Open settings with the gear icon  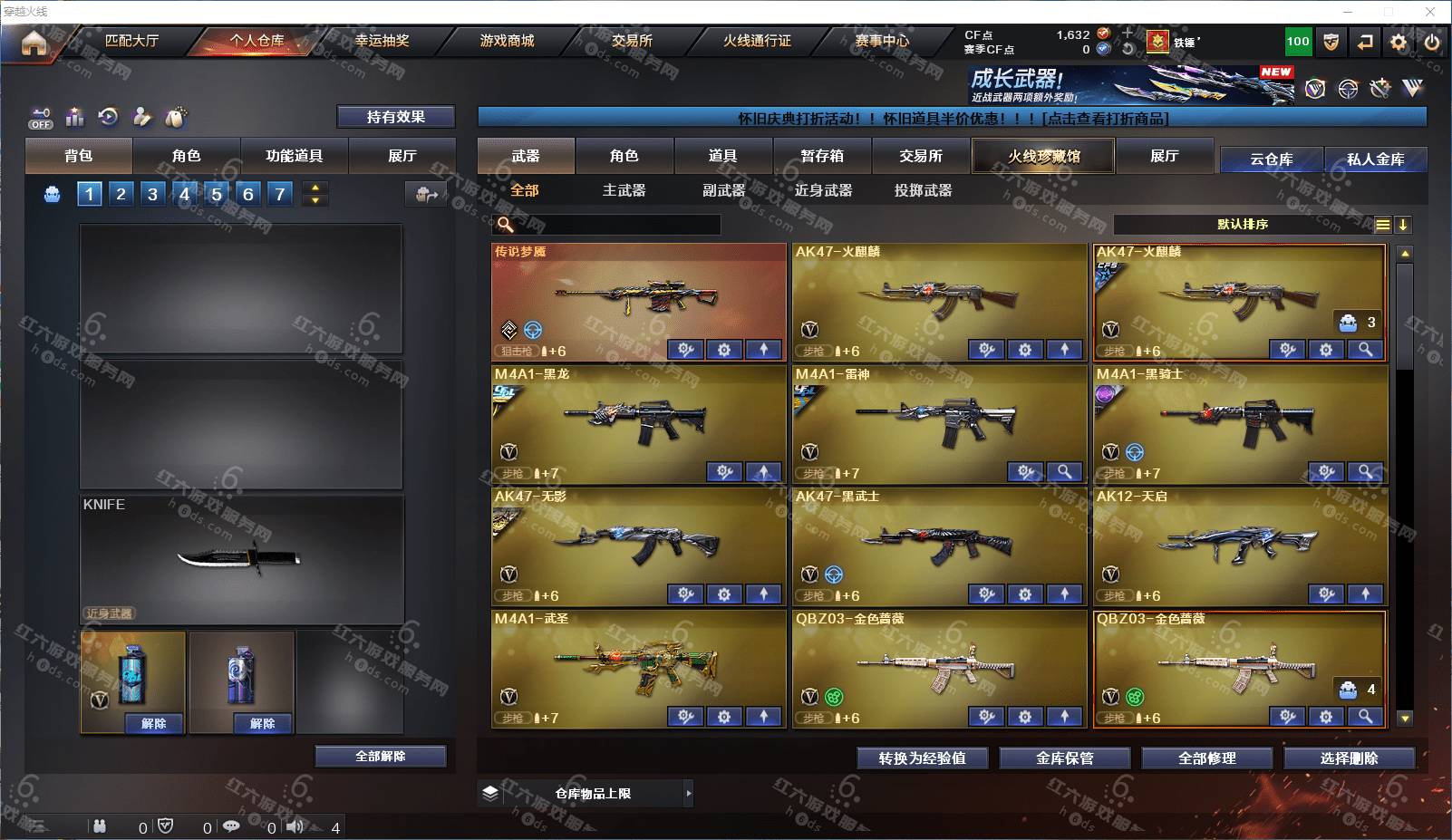[x=1399, y=42]
